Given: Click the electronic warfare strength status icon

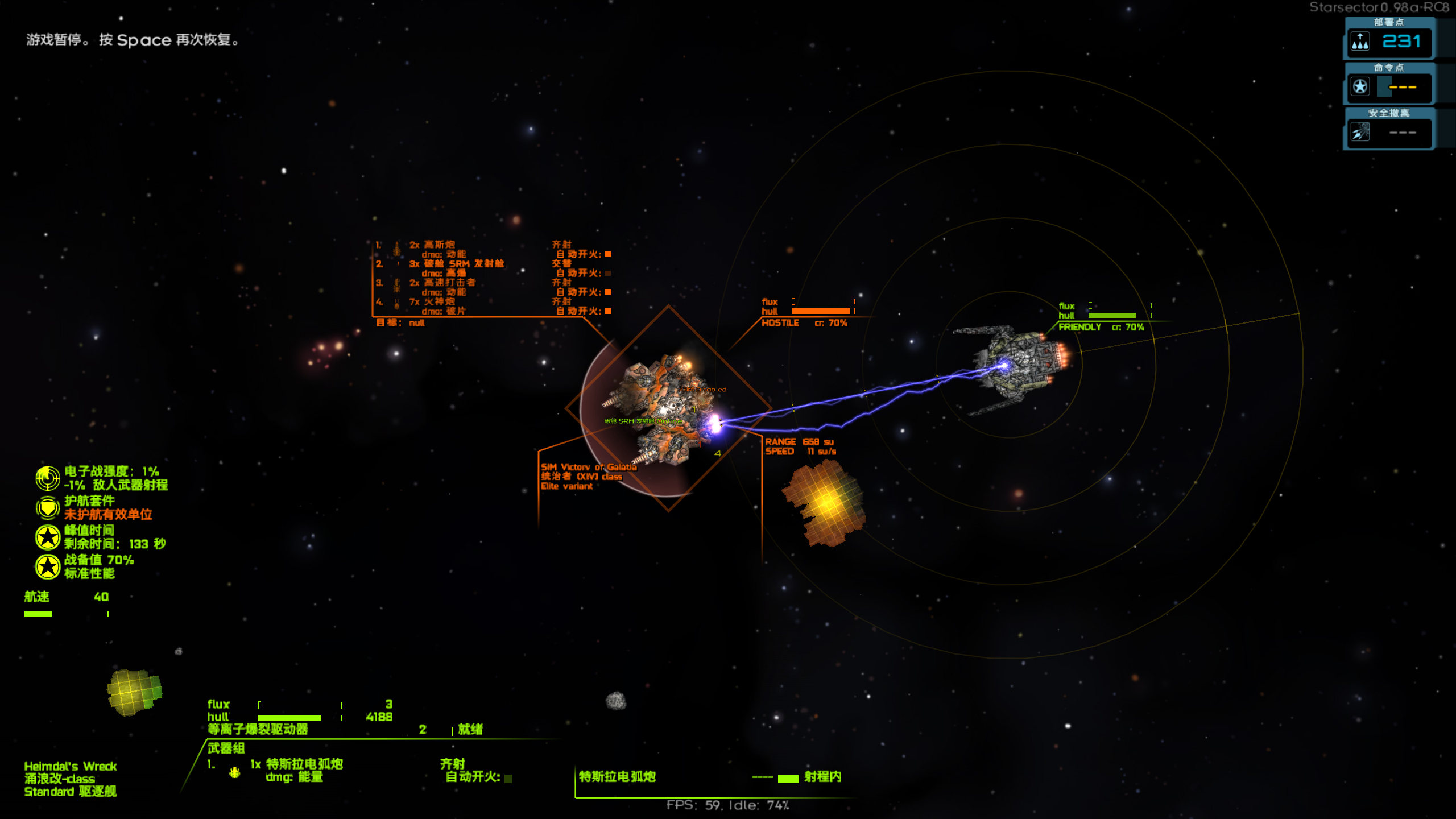Looking at the screenshot, I should point(48,478).
